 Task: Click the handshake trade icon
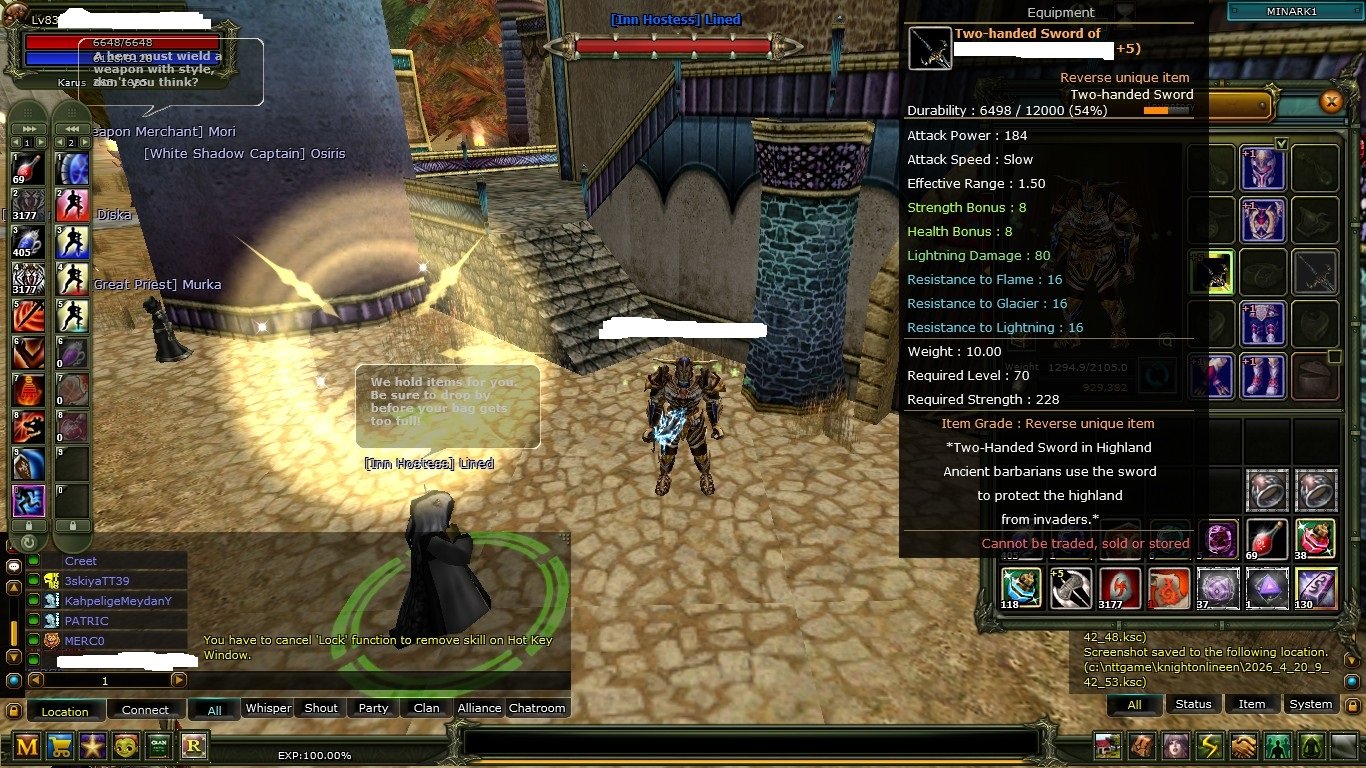tap(1243, 746)
